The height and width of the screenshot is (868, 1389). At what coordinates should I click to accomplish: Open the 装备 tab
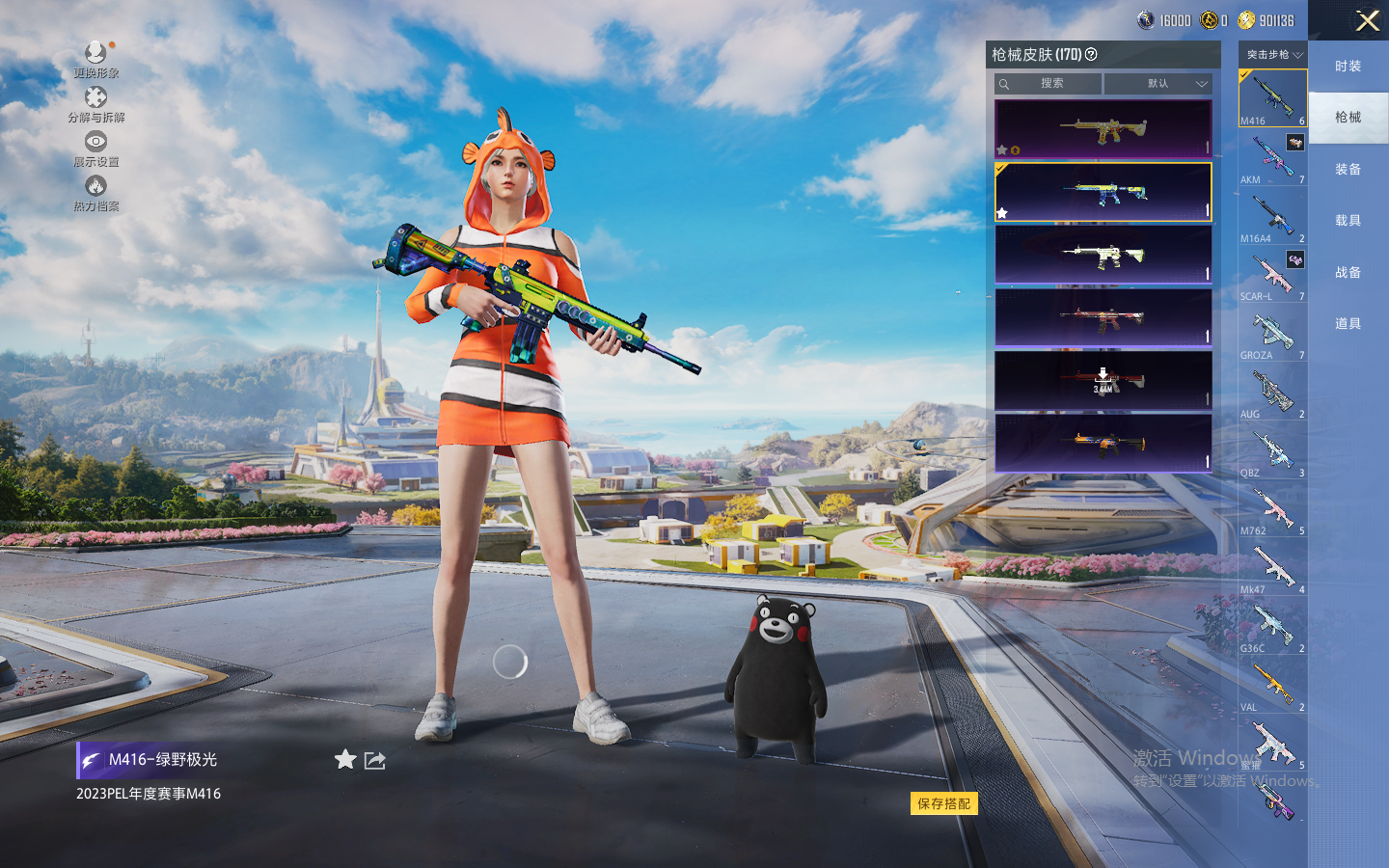1348,170
